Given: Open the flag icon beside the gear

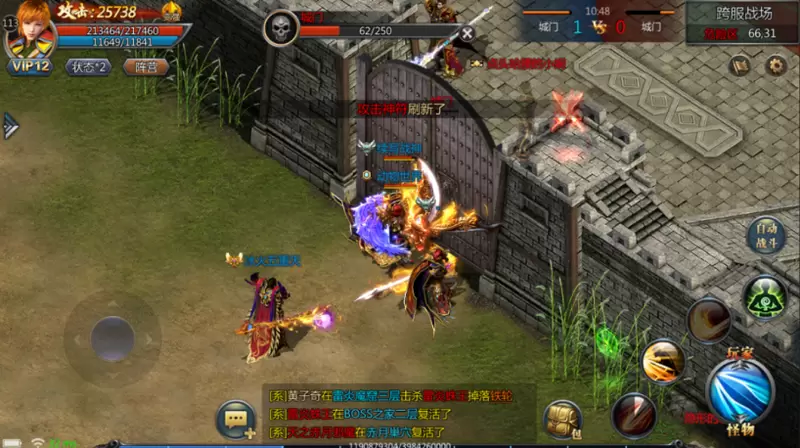Looking at the screenshot, I should pyautogui.click(x=740, y=66).
